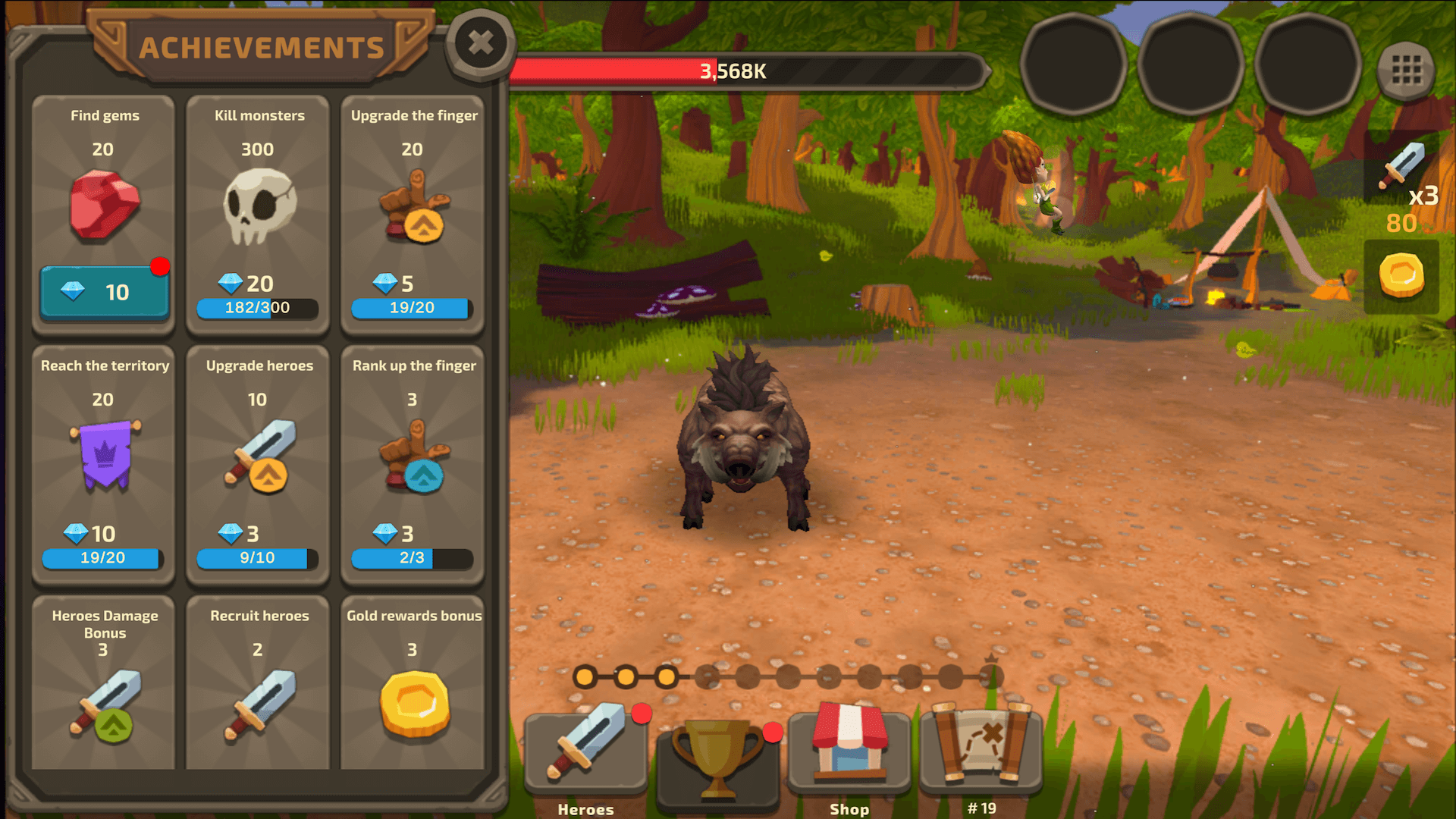Select the Recruit heroes achievement card
This screenshot has width=1456, height=819.
(x=258, y=682)
